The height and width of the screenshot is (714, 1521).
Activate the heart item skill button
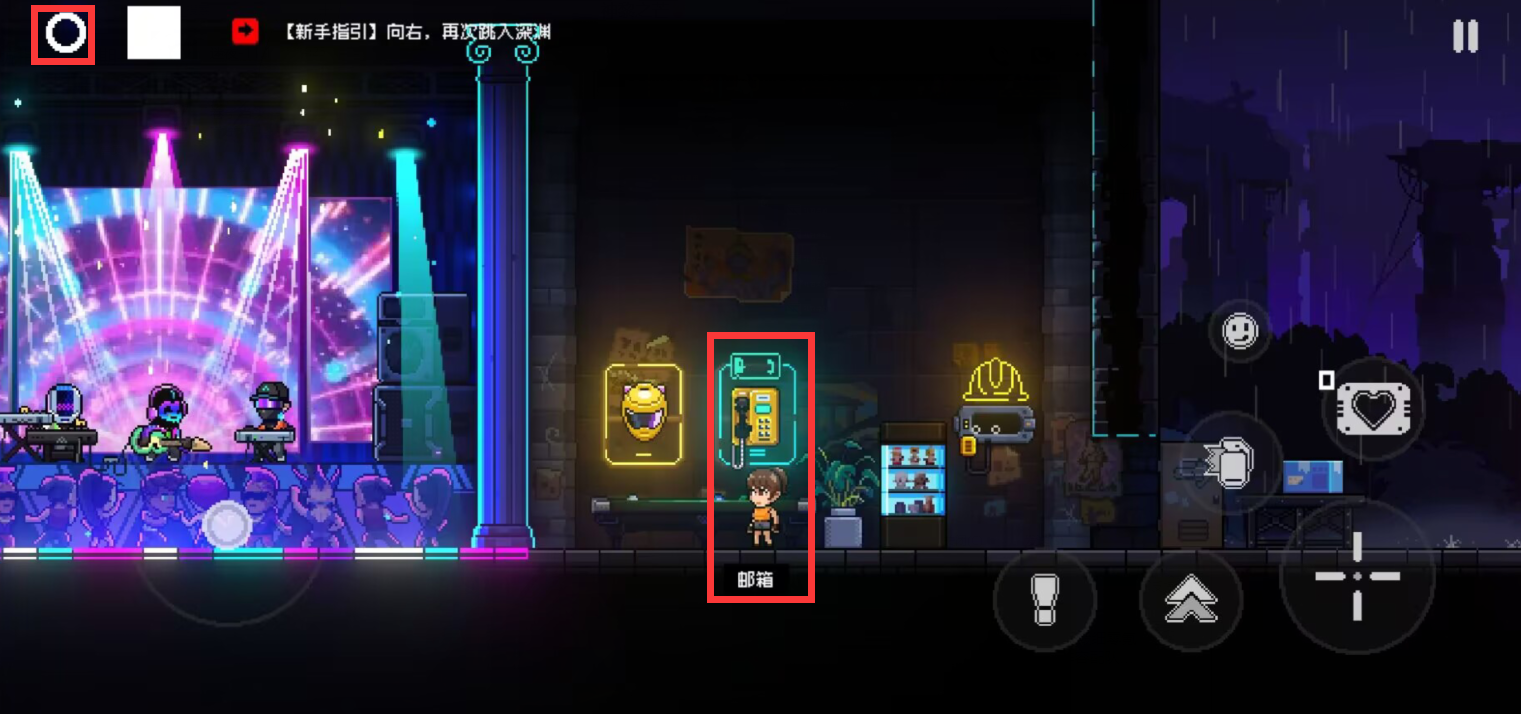click(x=1372, y=409)
